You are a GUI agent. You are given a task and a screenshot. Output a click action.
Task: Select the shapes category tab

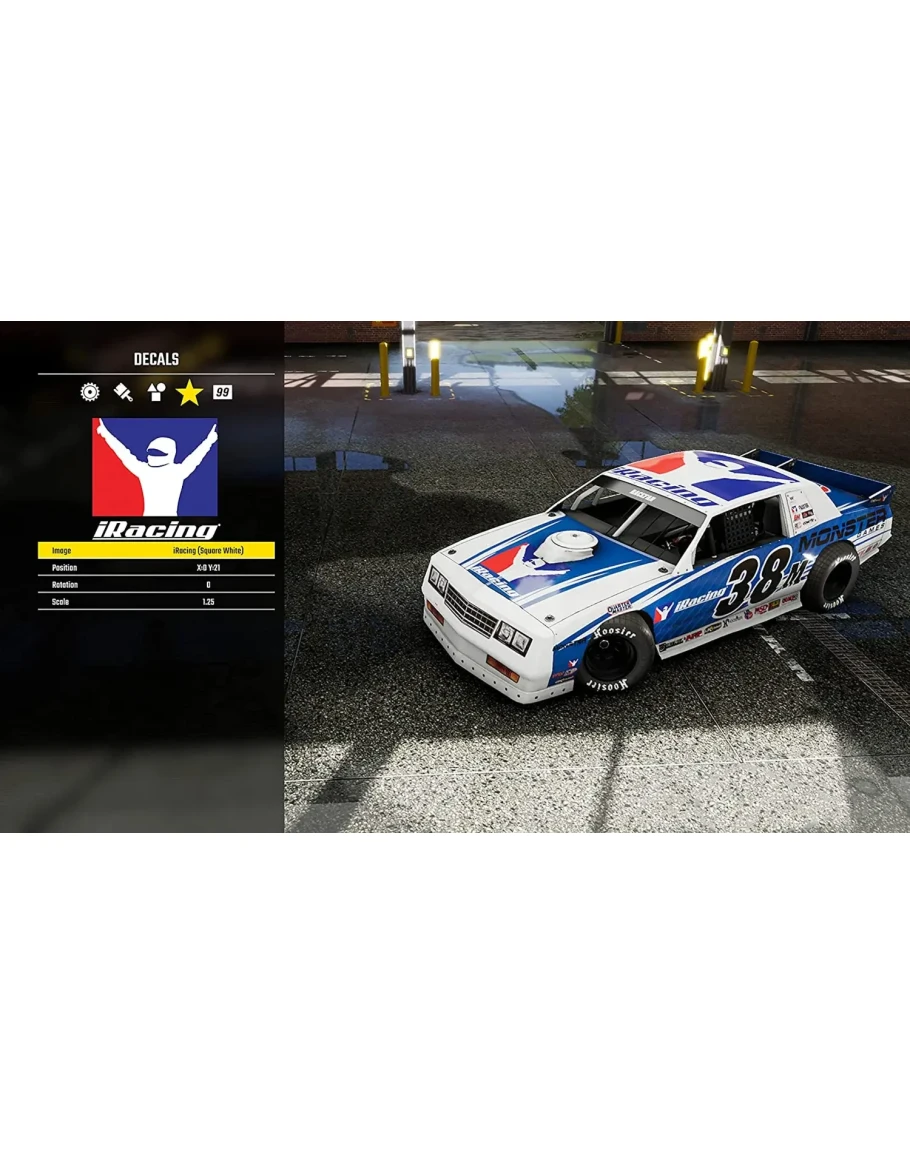(155, 392)
